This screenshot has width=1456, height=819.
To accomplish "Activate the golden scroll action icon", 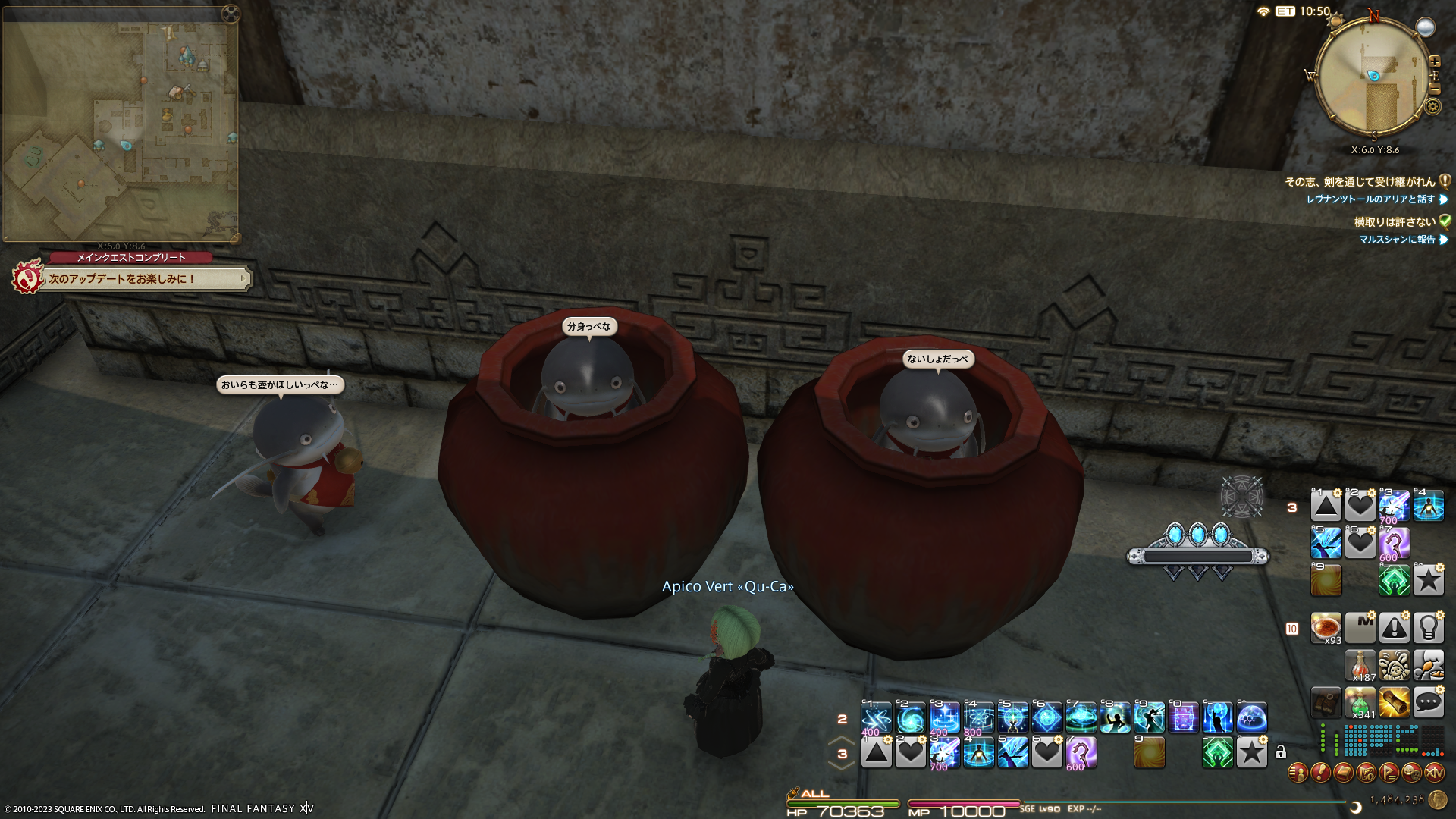I will coord(1394,702).
